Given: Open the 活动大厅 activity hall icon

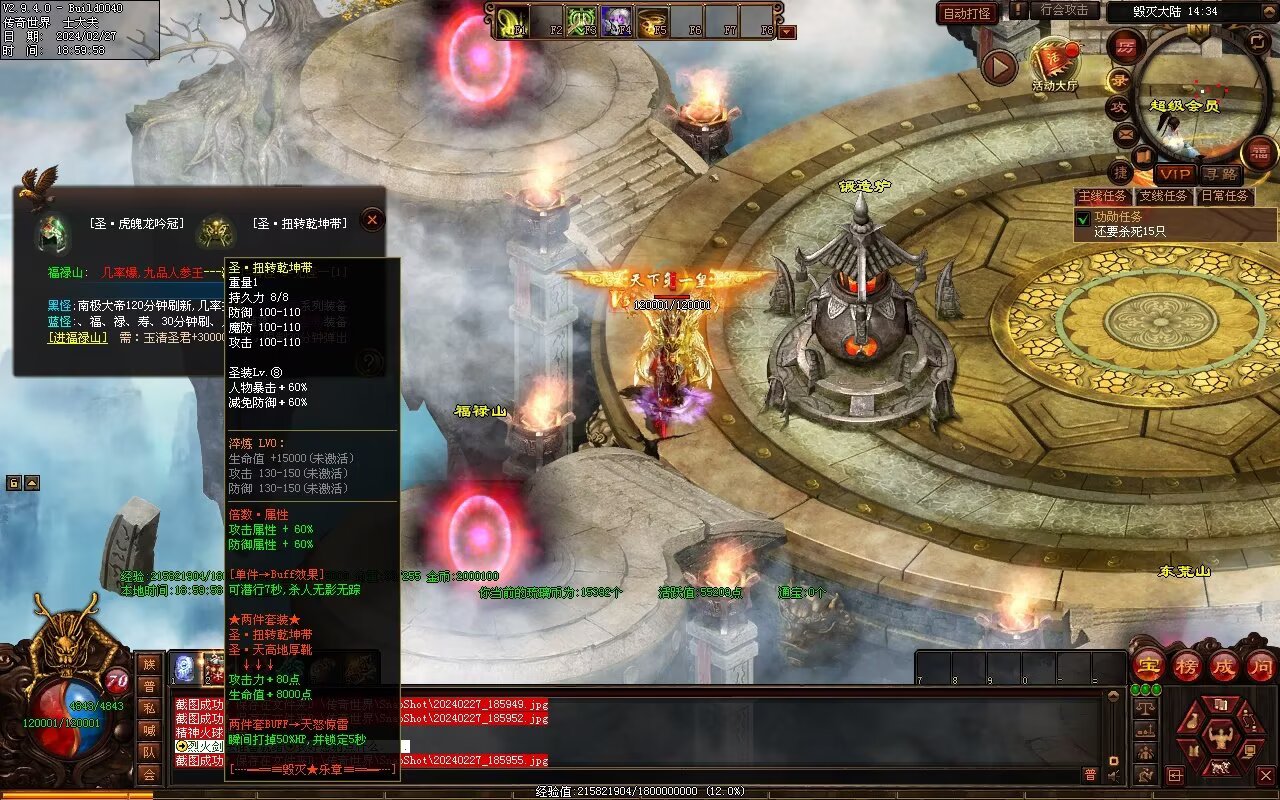Looking at the screenshot, I should [1055, 62].
